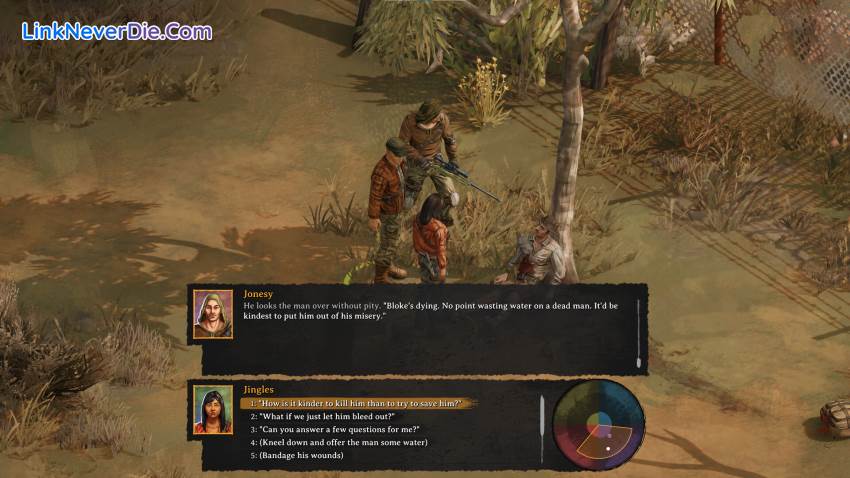Screen dimensions: 850x478
Task: Select "What if we just let him bleed out?"
Action: (328, 416)
